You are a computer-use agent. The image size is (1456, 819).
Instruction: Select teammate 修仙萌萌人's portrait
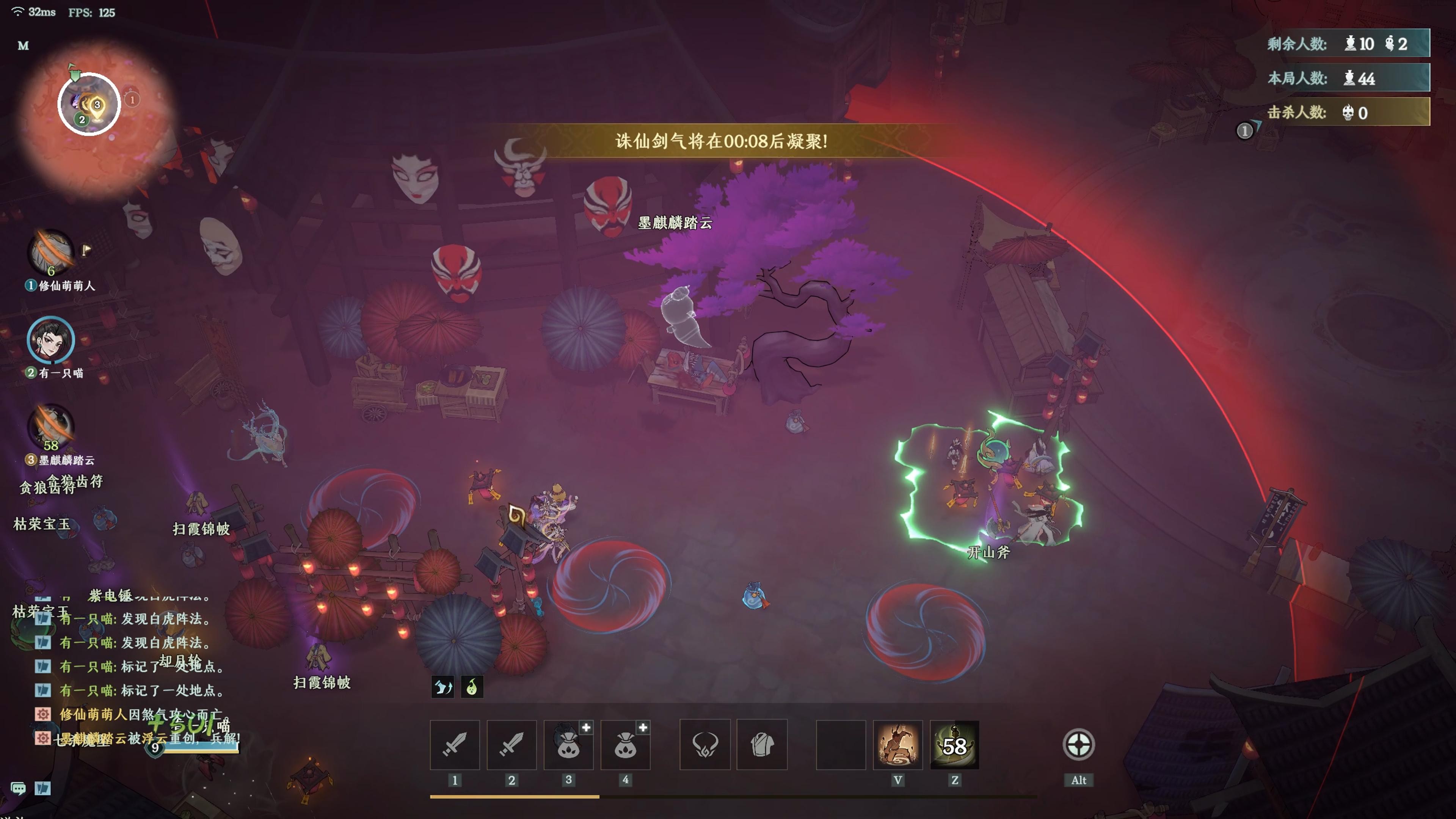[52, 252]
